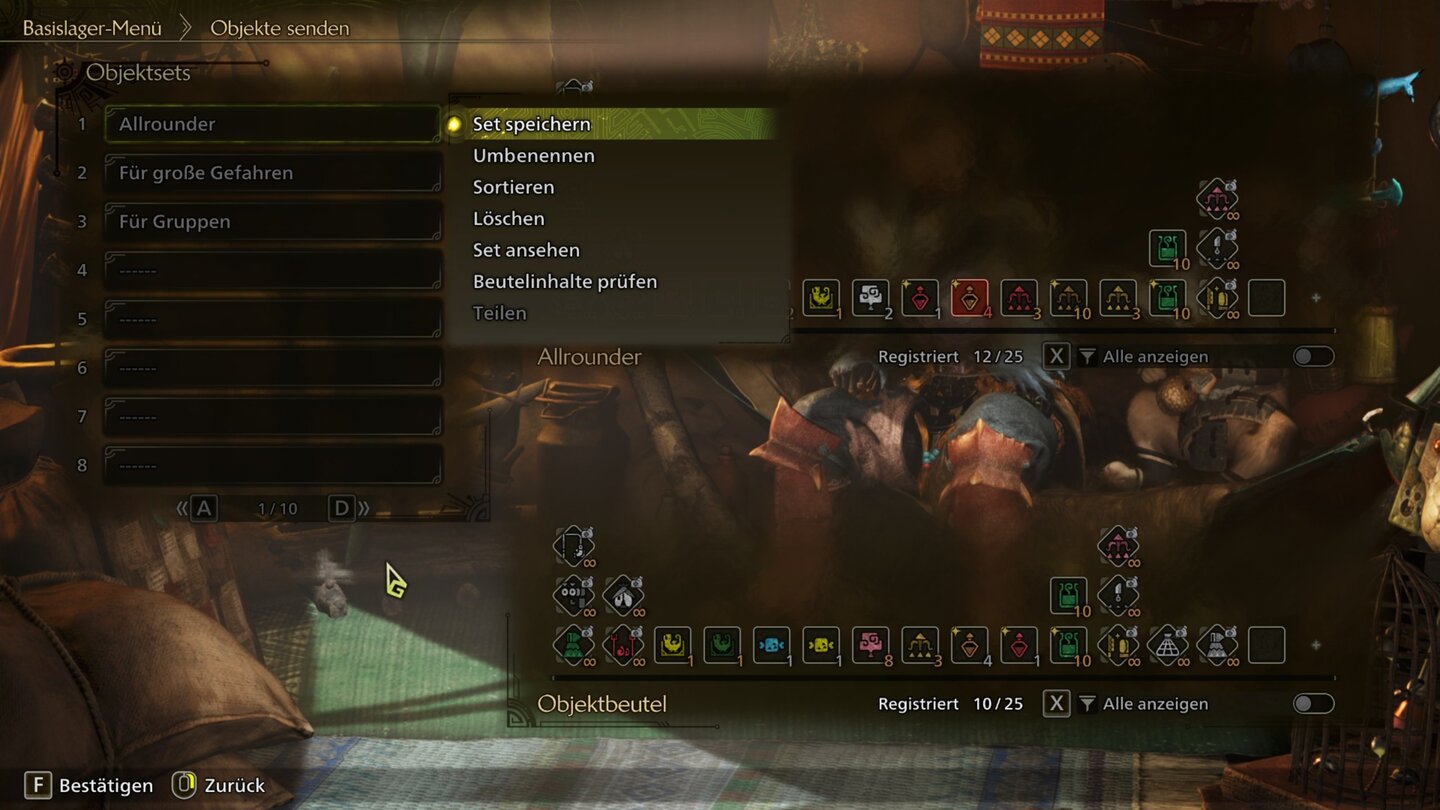
Task: Select Beutelinhalte prüfen
Action: pos(564,282)
